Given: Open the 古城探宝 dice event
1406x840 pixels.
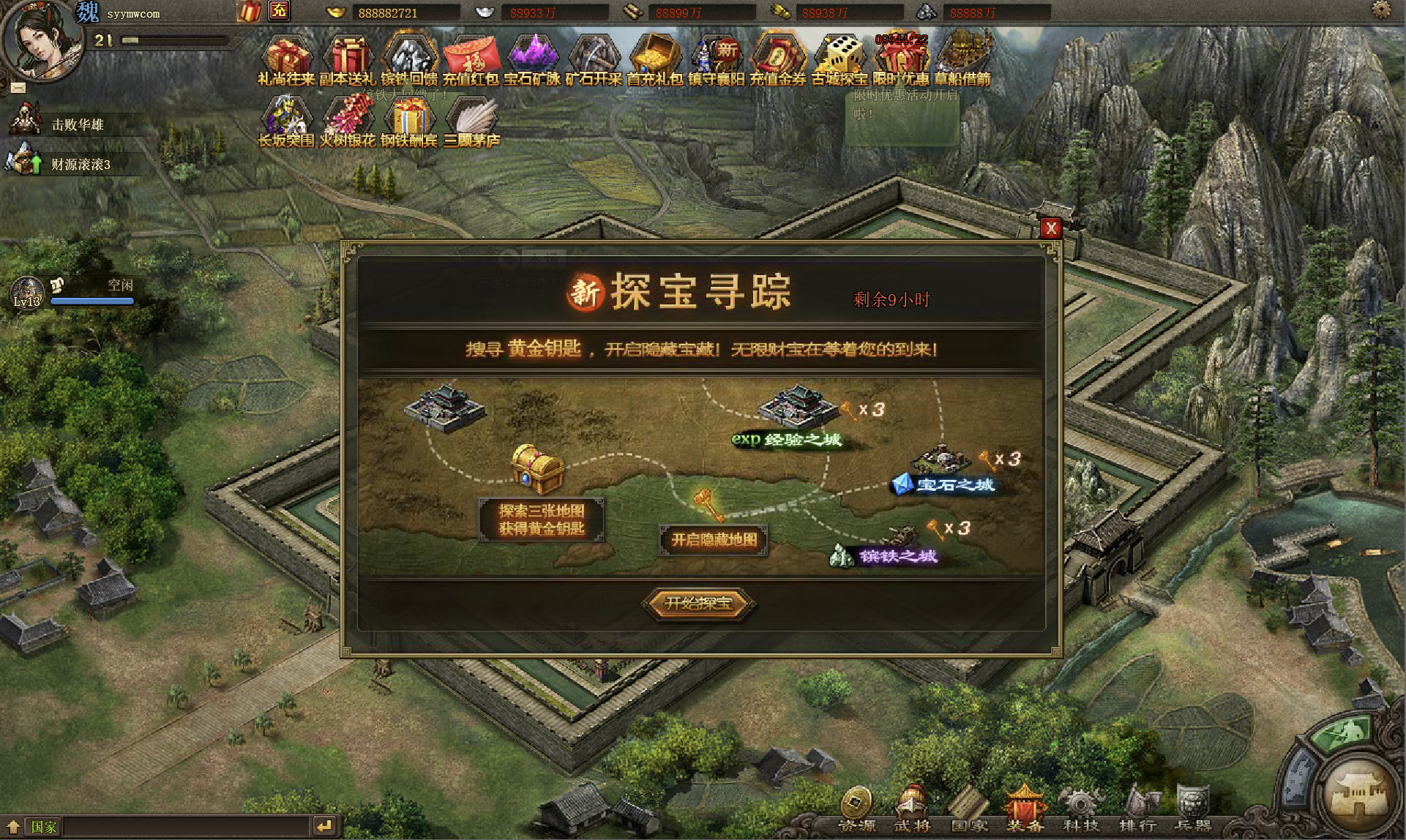Looking at the screenshot, I should [839, 58].
